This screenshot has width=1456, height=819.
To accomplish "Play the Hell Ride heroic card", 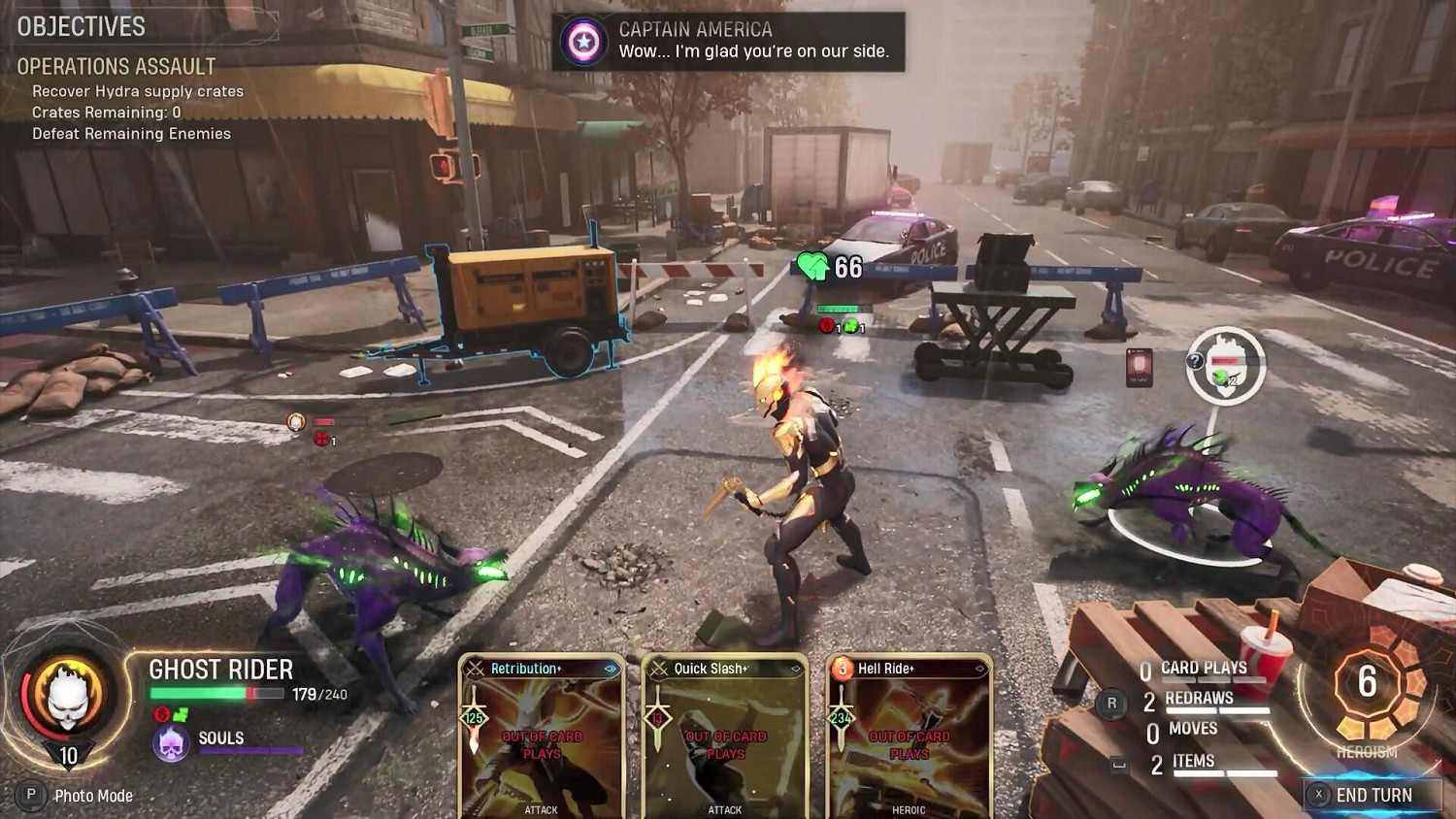I will tap(908, 737).
